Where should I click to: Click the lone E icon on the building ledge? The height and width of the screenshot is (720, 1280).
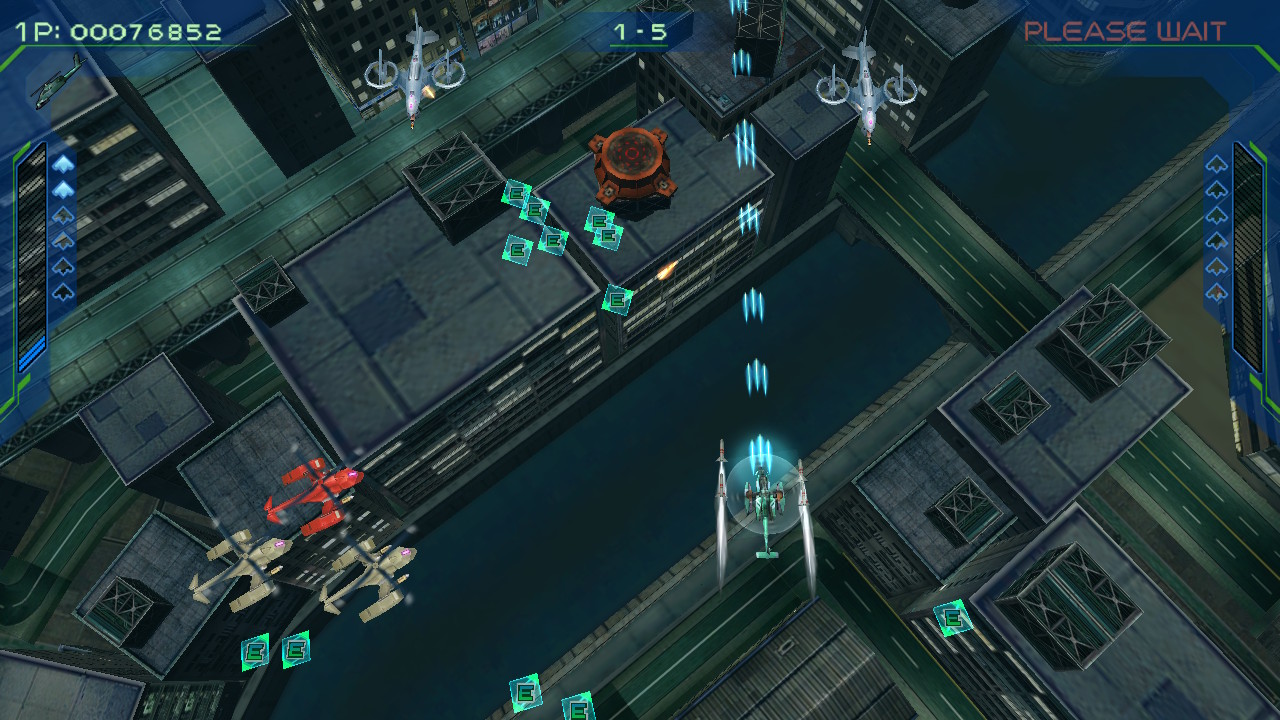point(618,299)
